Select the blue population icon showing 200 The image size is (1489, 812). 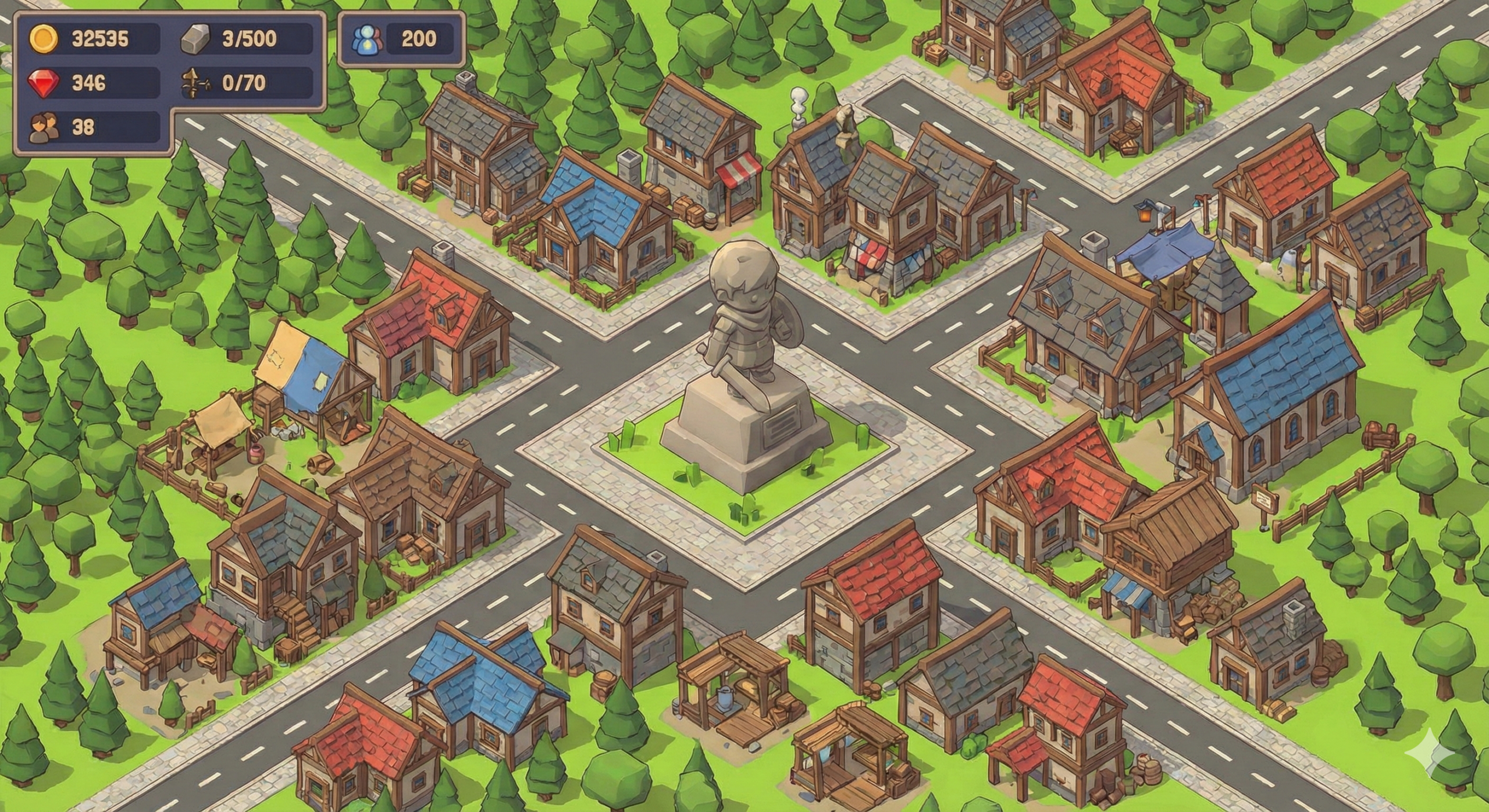tap(367, 39)
